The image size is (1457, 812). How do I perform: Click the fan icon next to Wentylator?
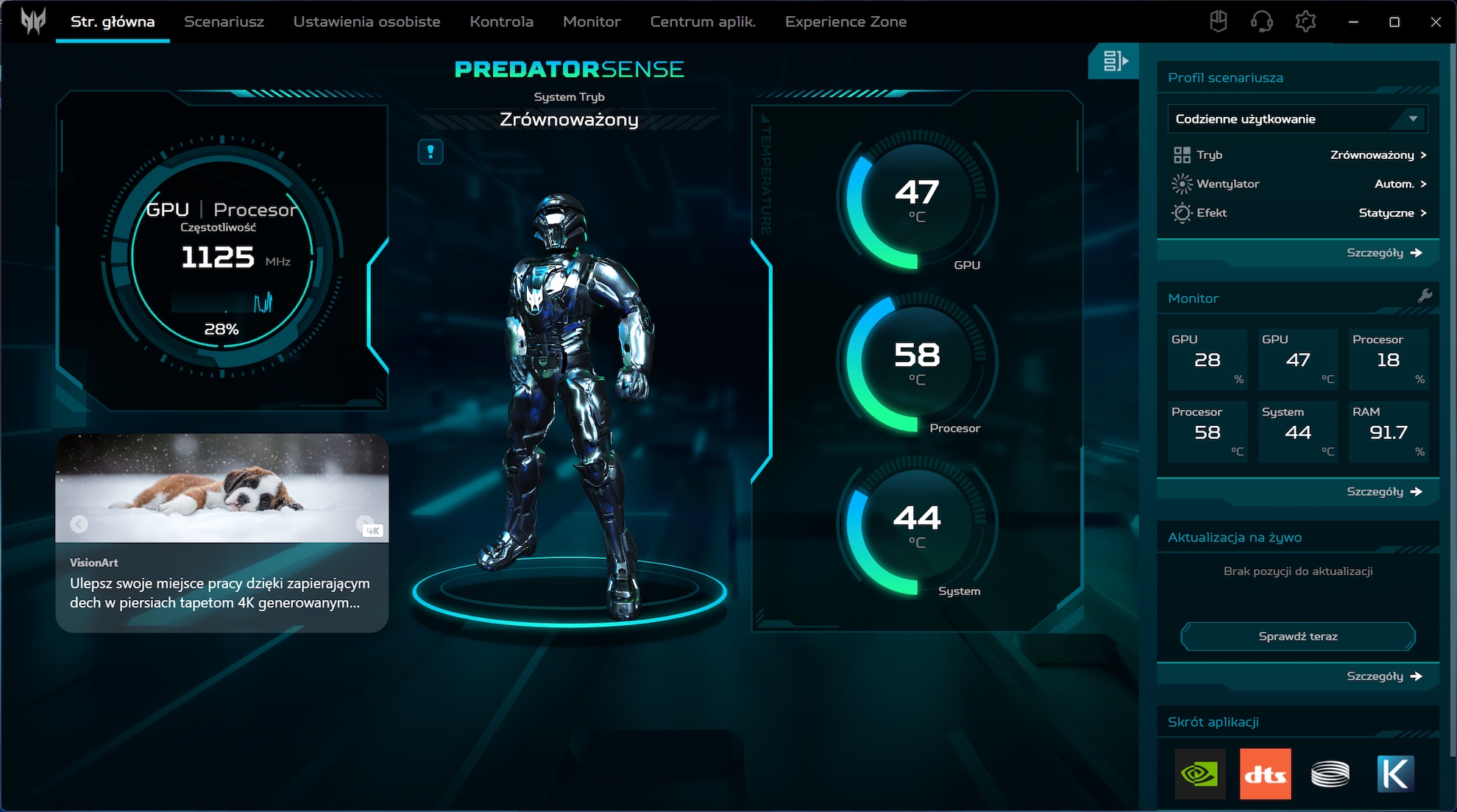(1181, 183)
